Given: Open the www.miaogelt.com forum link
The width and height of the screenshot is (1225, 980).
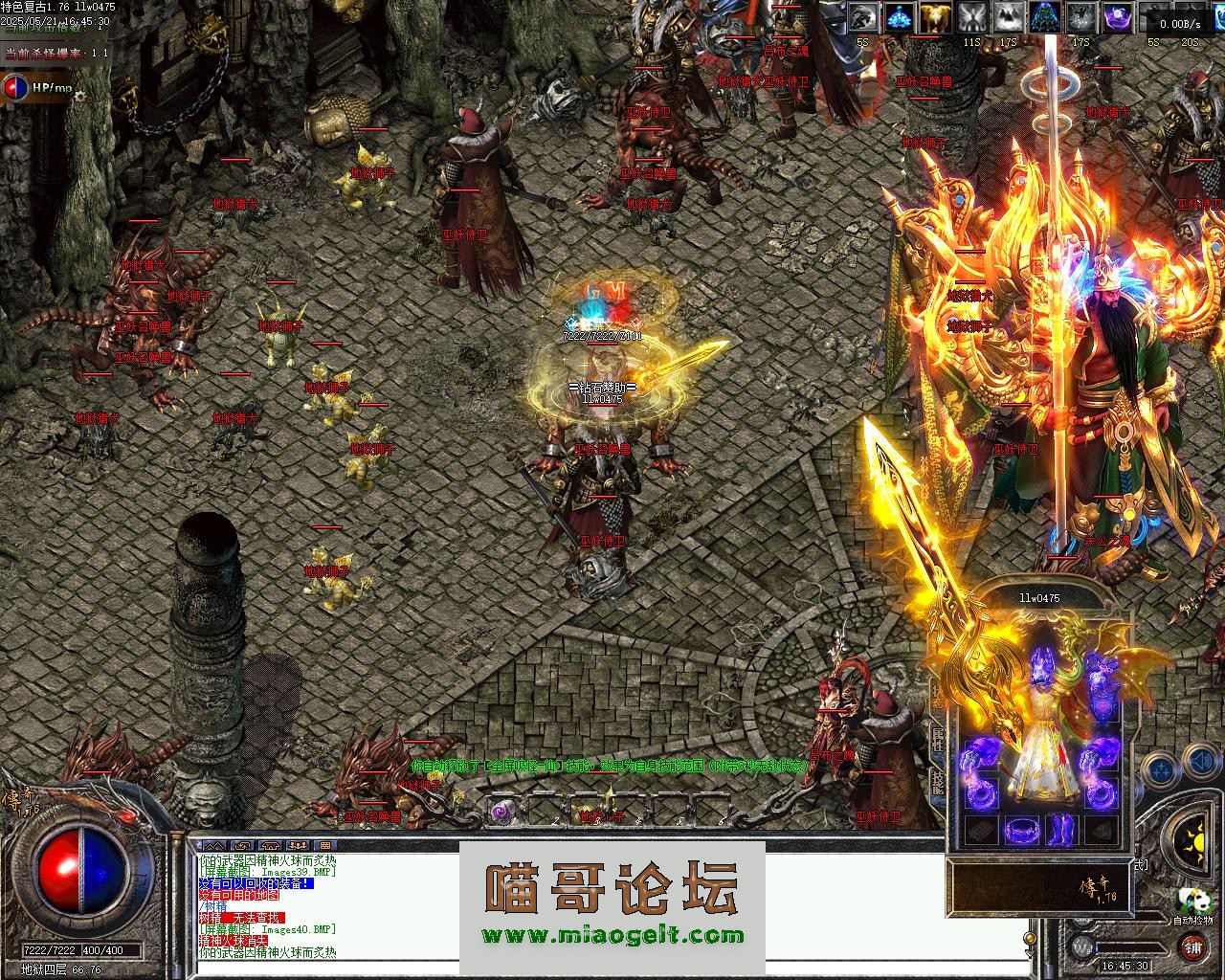Looking at the screenshot, I should coord(612,935).
